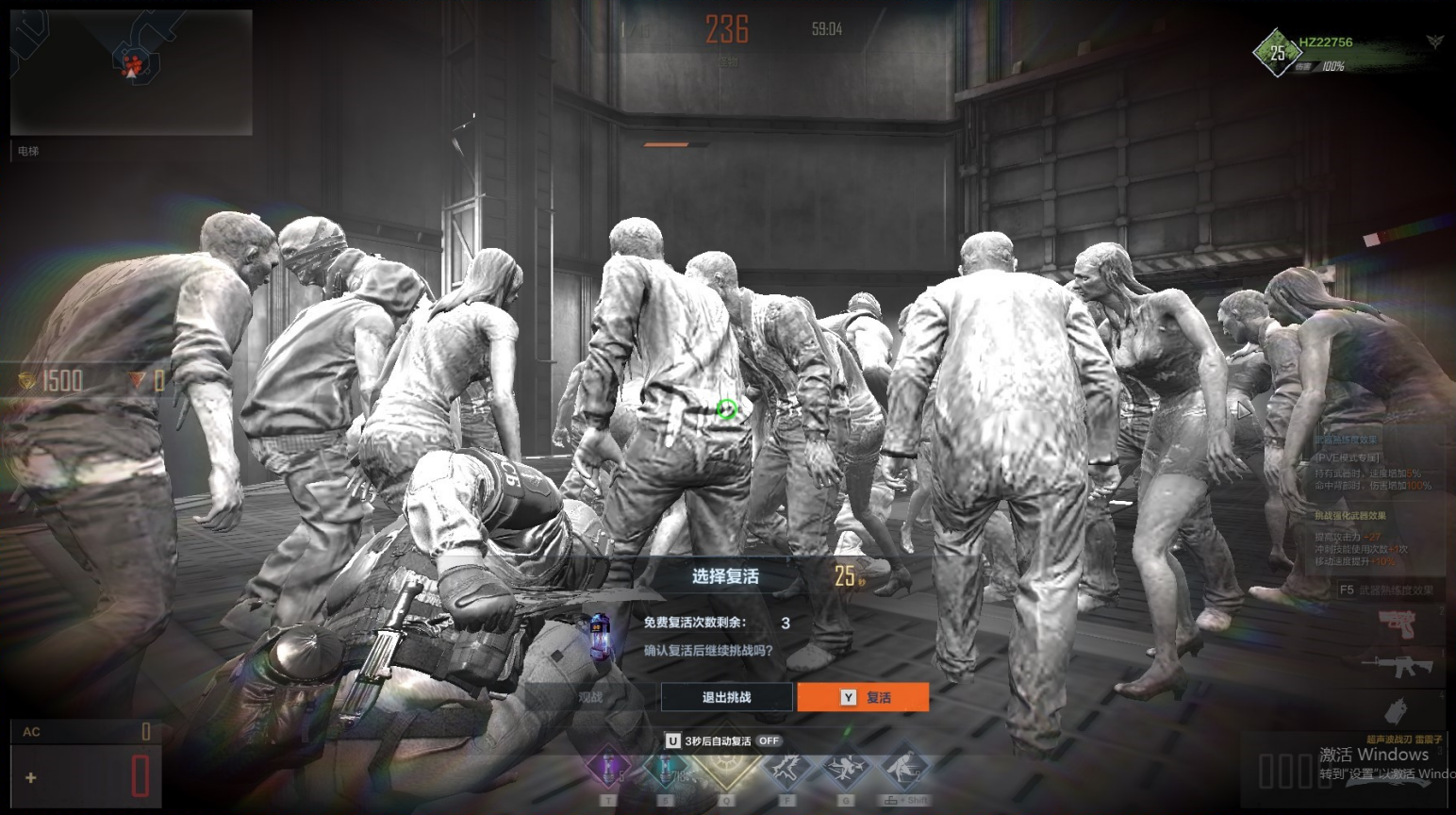Open the minimap in the corner
The height and width of the screenshot is (815, 1456).
(131, 72)
